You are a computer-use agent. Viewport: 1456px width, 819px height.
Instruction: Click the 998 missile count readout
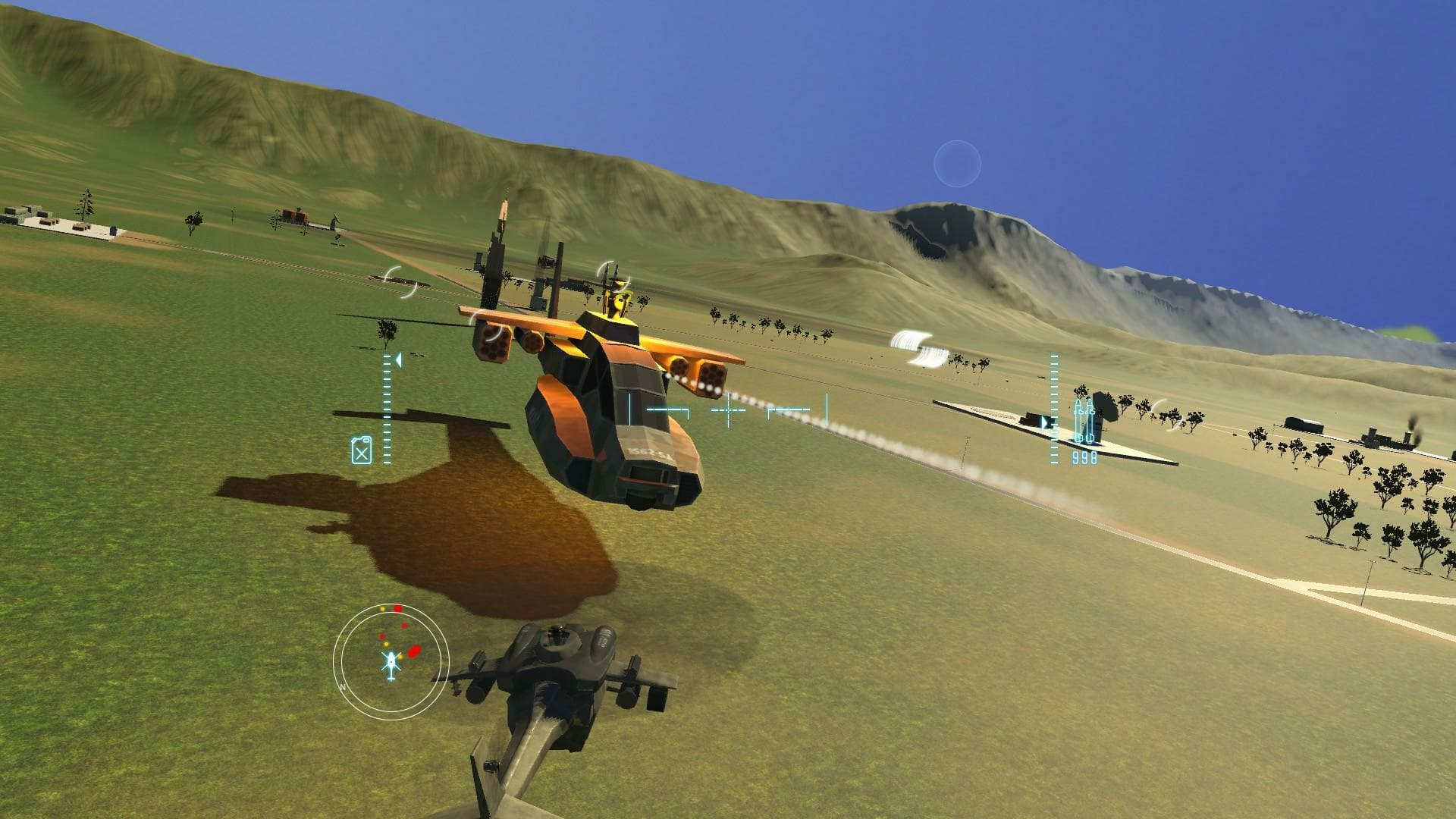(x=1084, y=457)
